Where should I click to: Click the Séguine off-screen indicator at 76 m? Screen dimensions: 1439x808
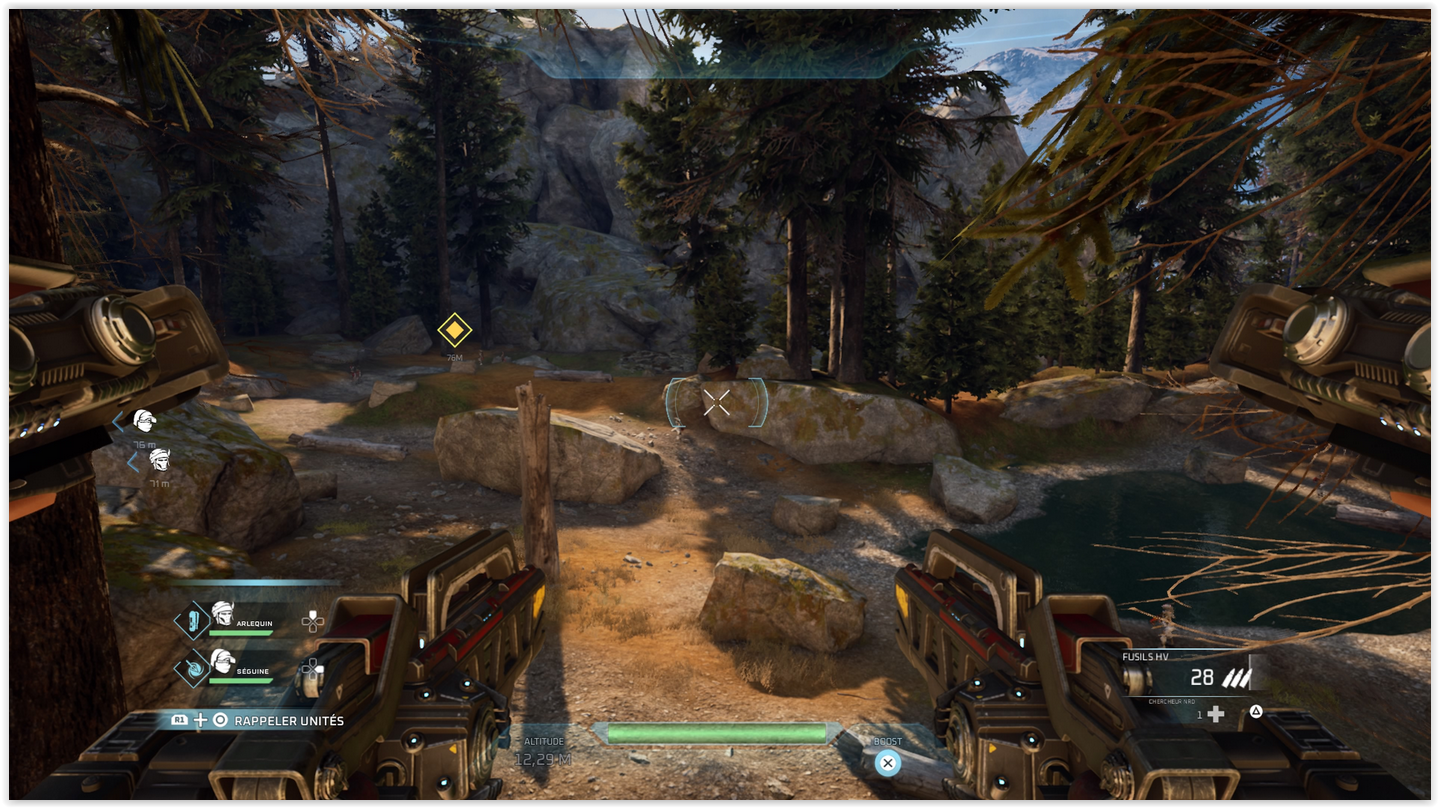coord(145,421)
